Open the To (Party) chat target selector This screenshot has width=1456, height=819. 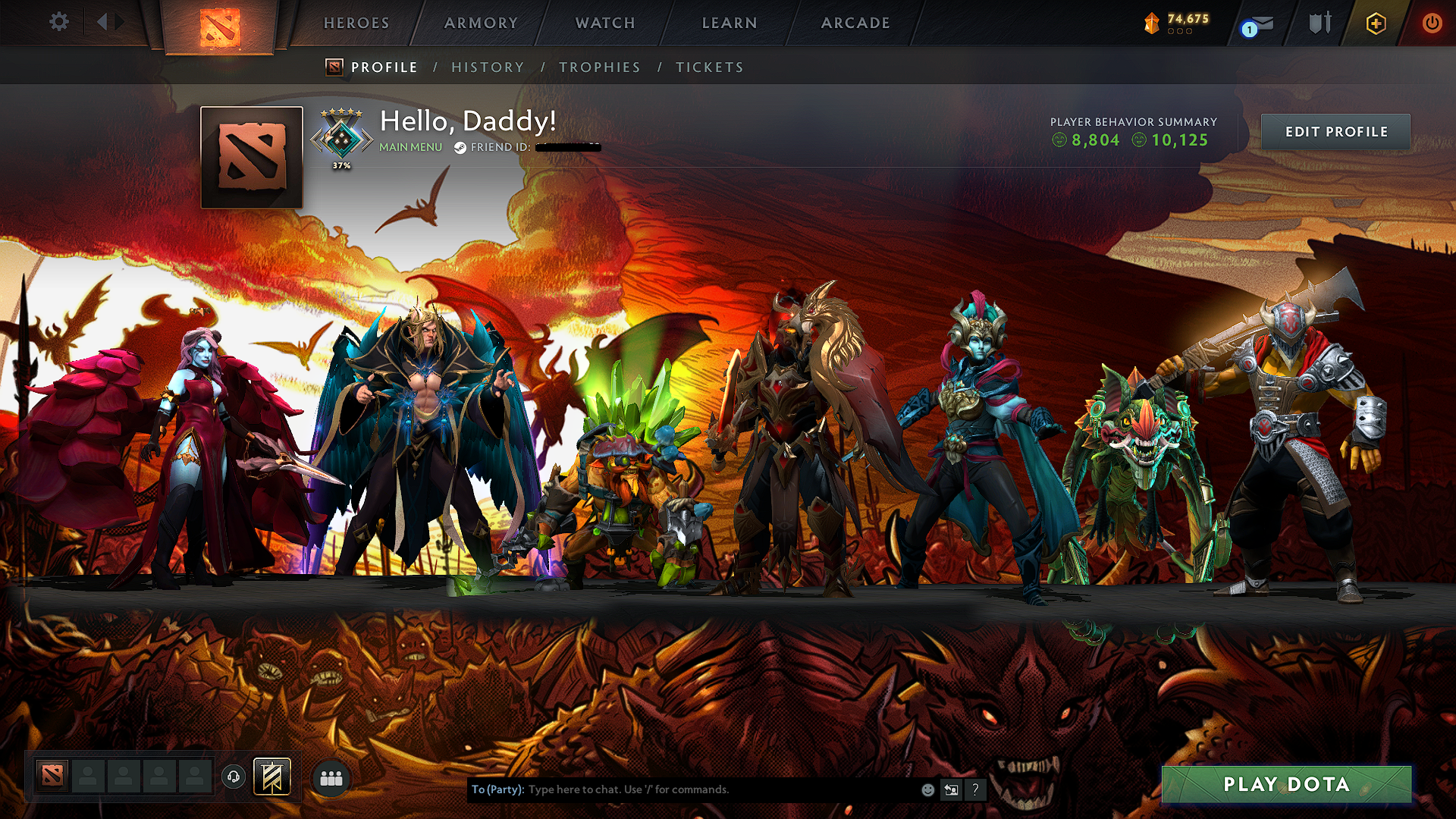point(498,789)
